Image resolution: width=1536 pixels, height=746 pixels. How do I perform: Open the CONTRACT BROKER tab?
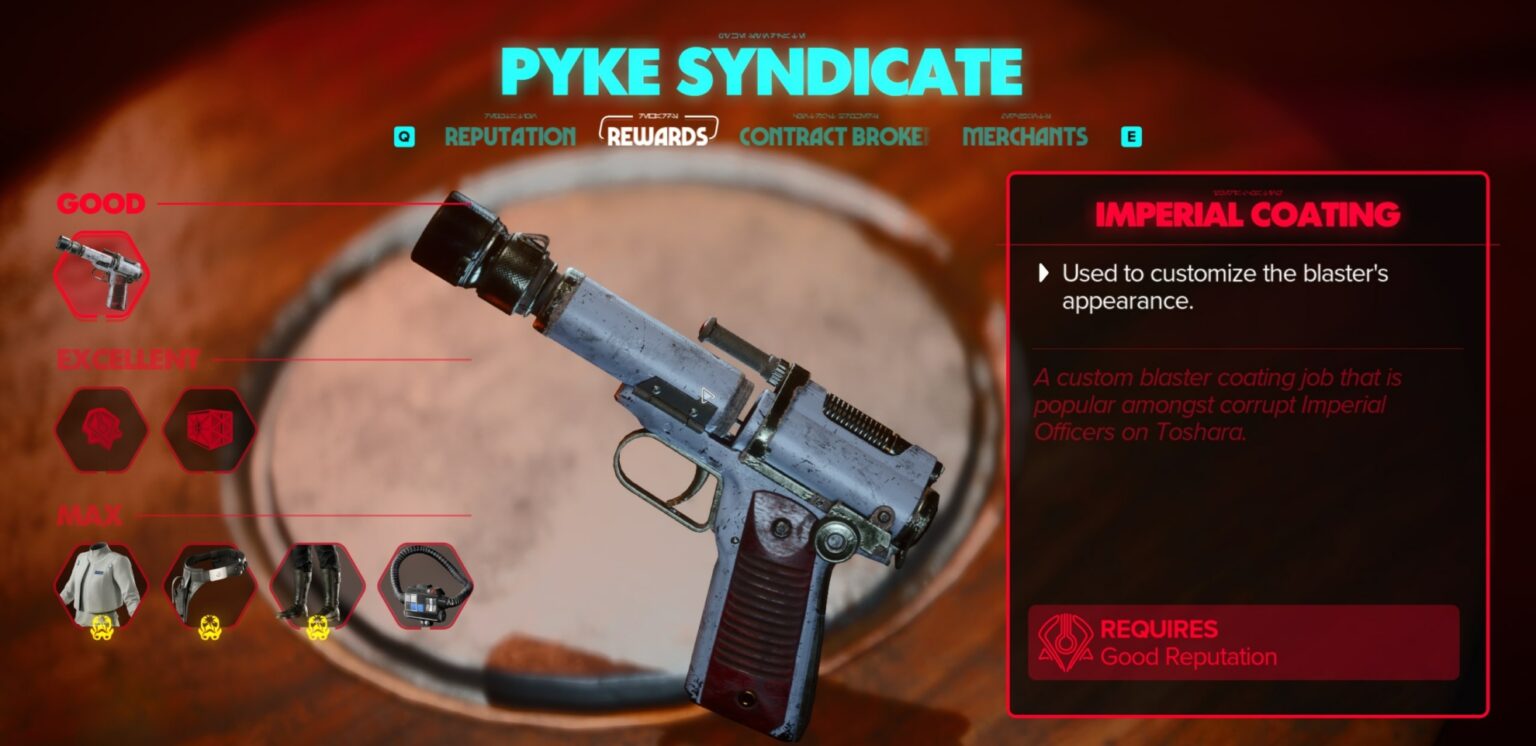click(833, 137)
